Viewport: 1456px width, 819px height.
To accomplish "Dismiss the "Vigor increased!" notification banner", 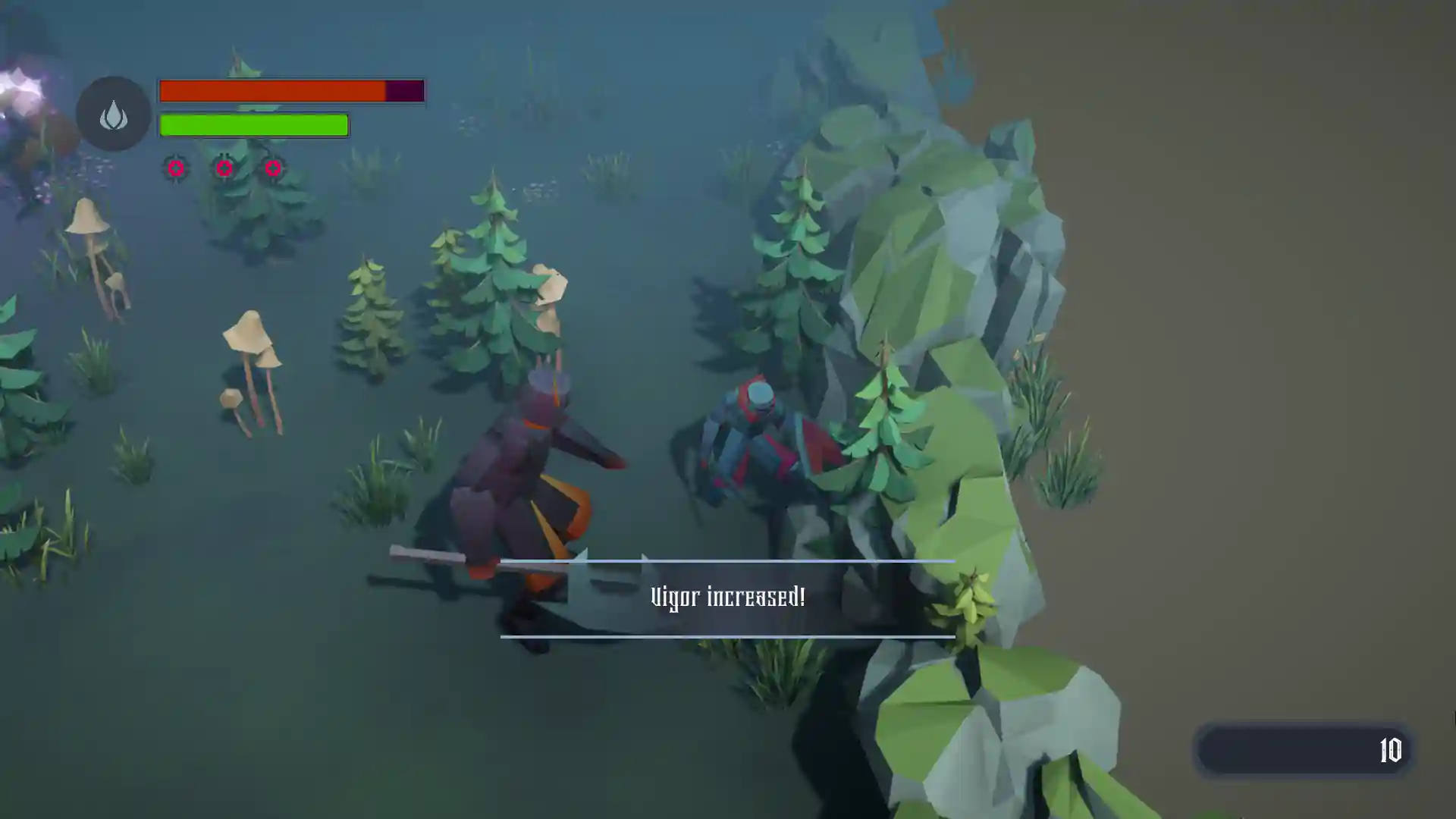I will (727, 598).
